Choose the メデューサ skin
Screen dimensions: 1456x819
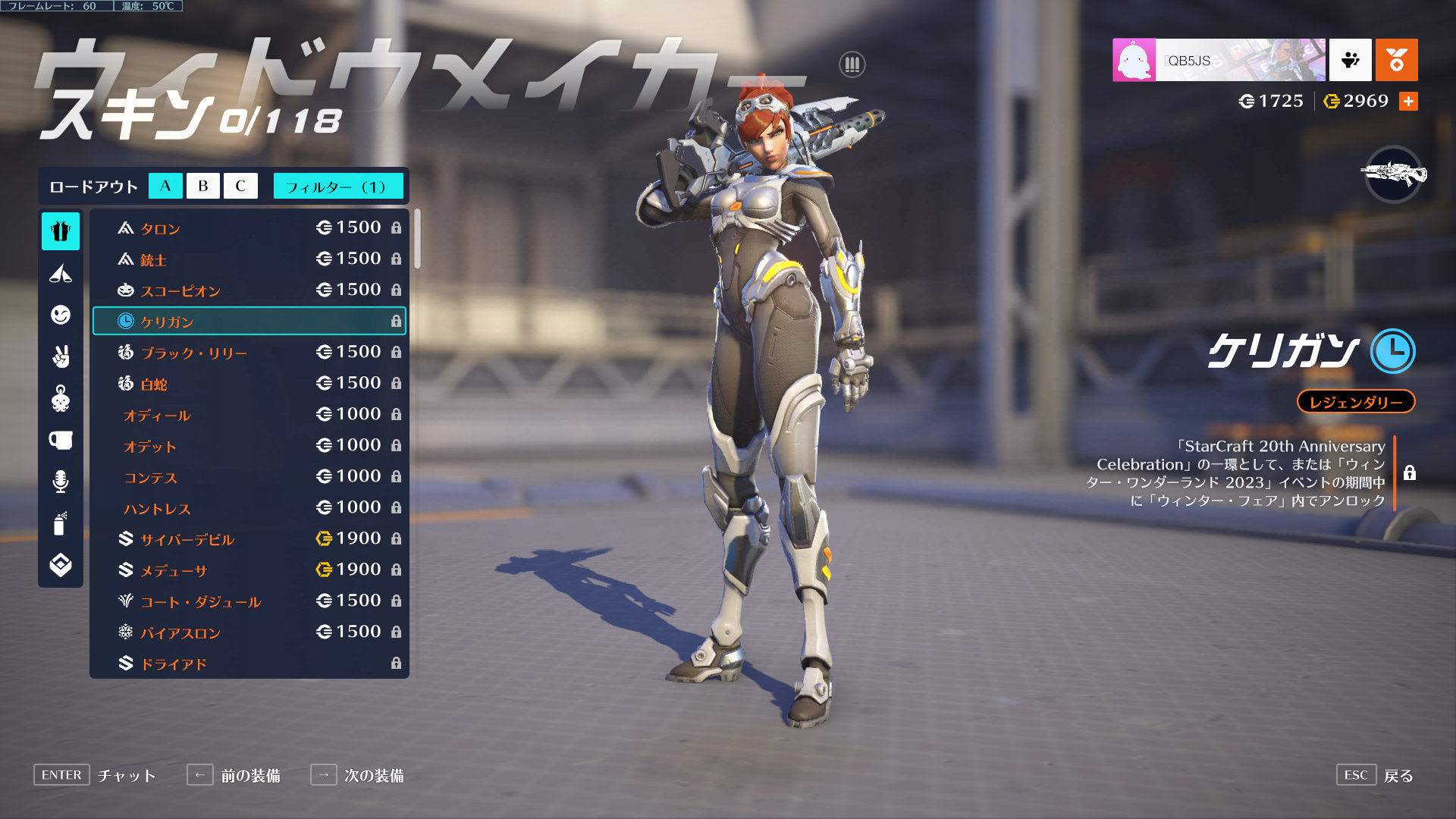click(249, 570)
